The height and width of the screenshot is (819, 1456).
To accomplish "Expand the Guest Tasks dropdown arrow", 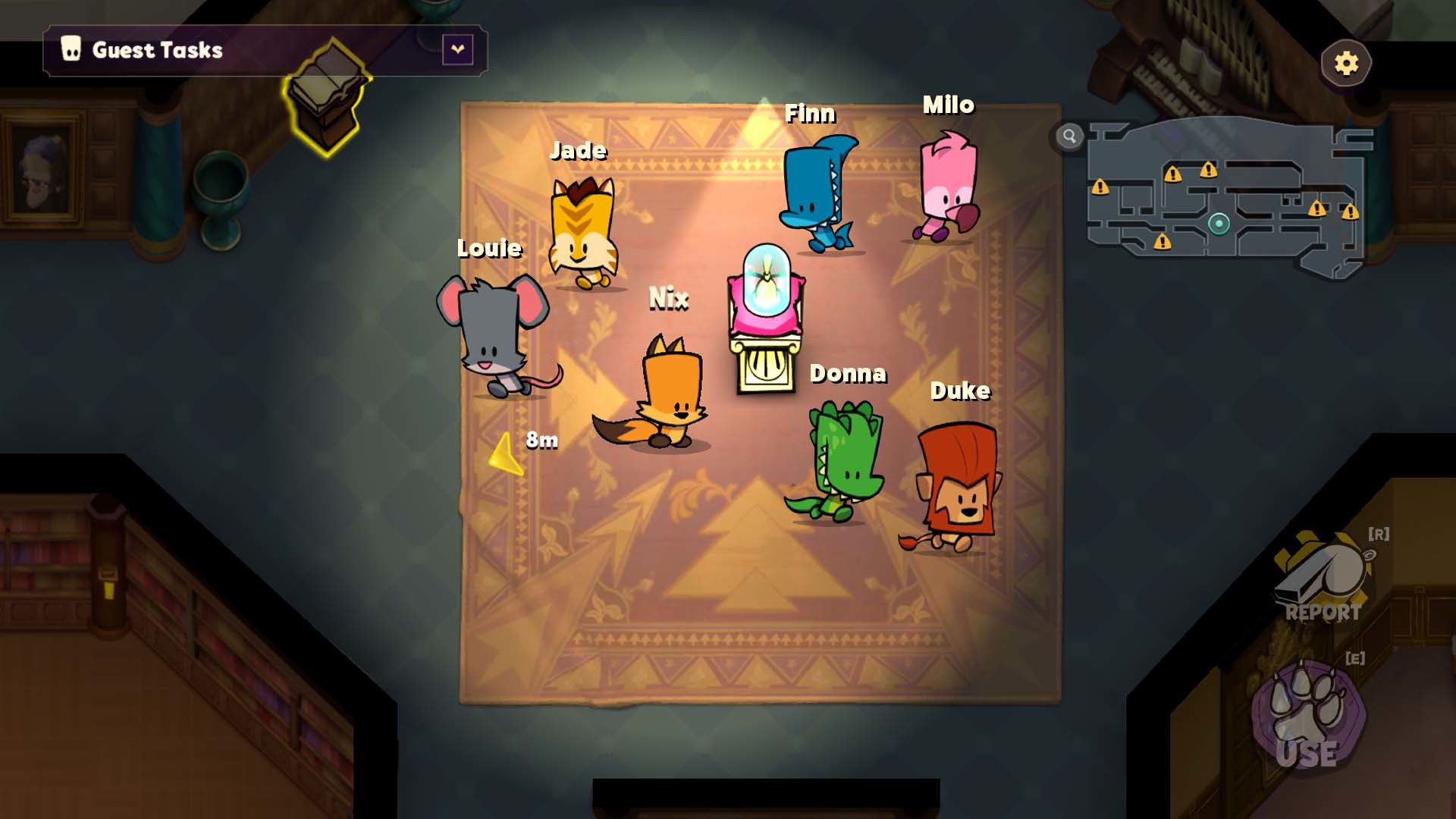I will tap(457, 50).
